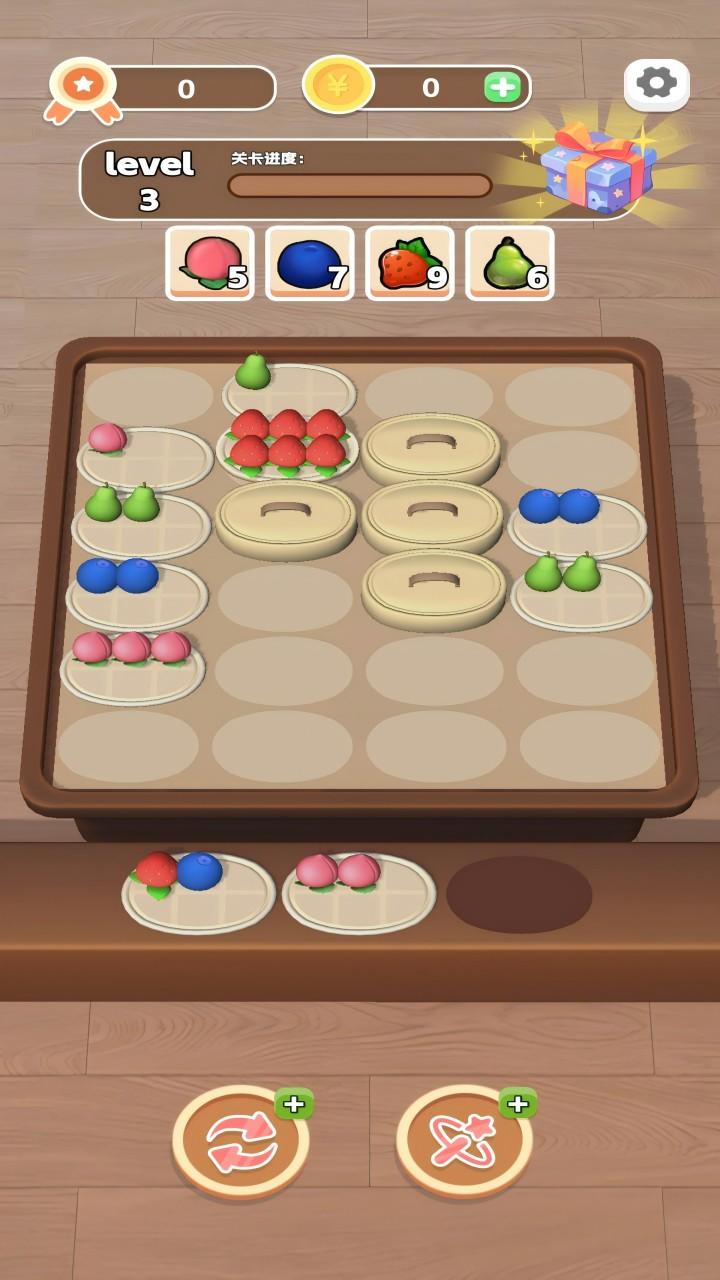Screen dimensions: 720x1280
Task: Select the waiting plate with strawberry and blueberry
Action: coord(198,889)
